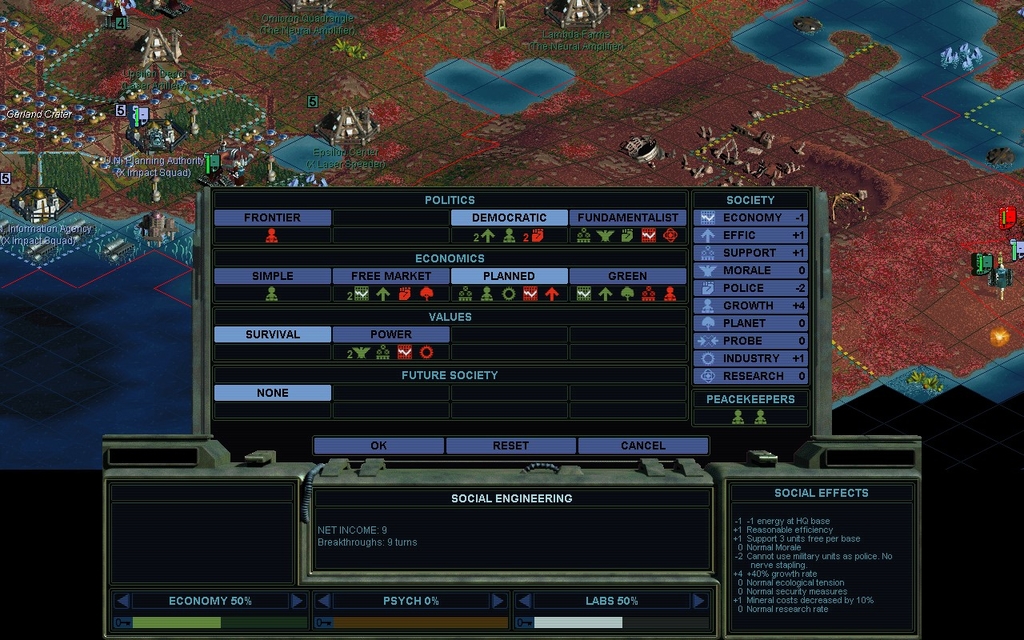1024x640 pixels.
Task: Increase Economy allocation with right arrow
Action: [x=297, y=601]
